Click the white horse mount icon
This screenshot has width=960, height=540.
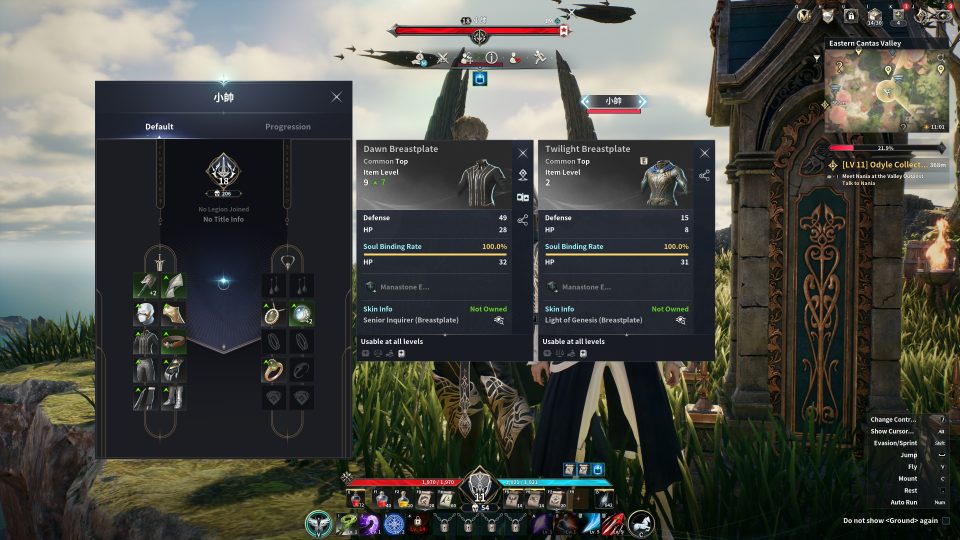tap(640, 522)
